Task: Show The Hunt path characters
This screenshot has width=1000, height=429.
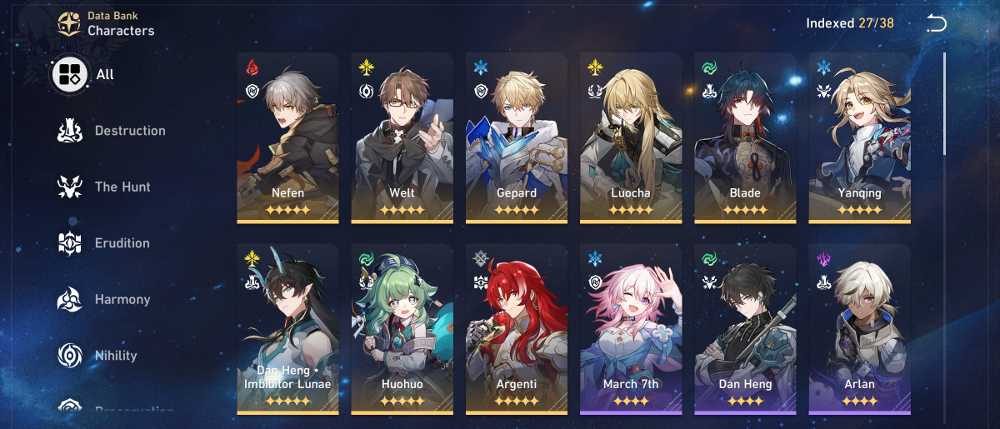Action: 106,187
